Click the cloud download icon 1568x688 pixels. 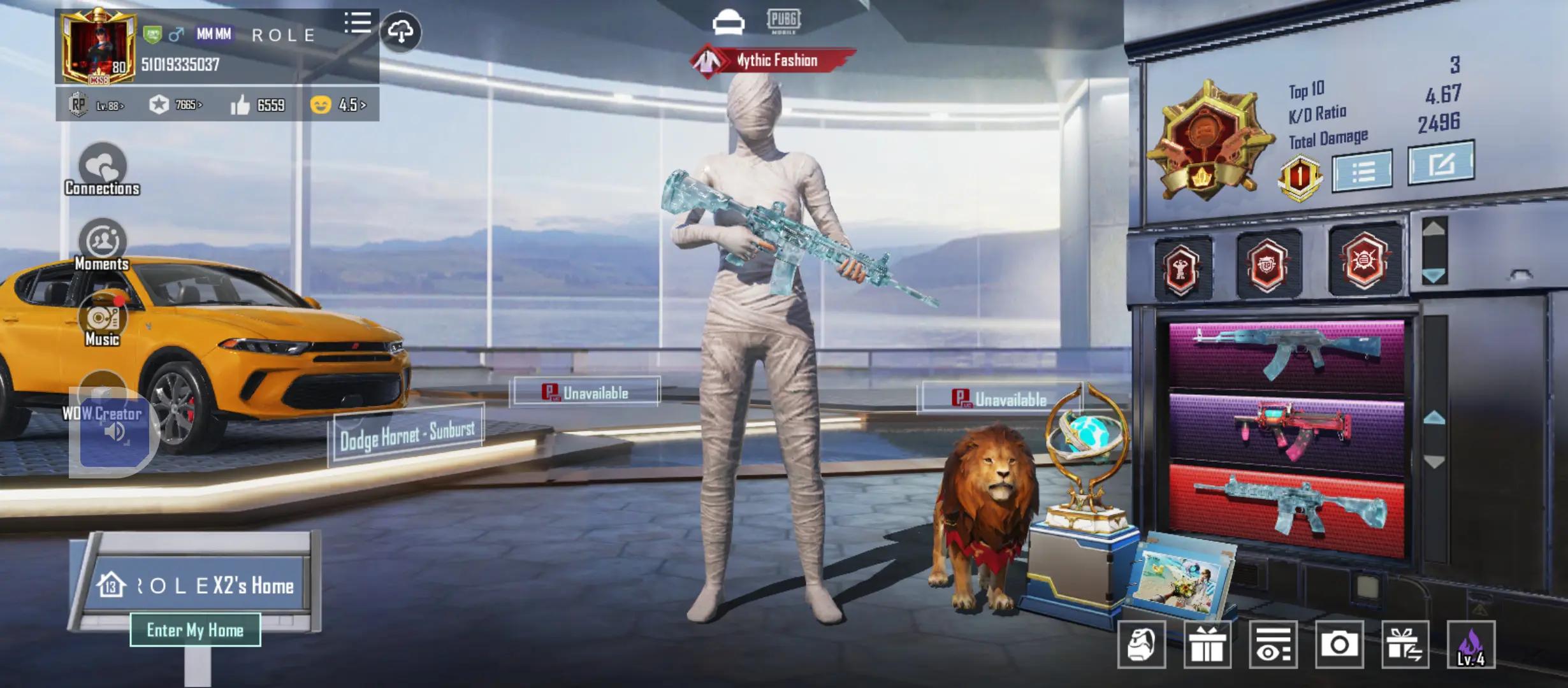coord(400,31)
